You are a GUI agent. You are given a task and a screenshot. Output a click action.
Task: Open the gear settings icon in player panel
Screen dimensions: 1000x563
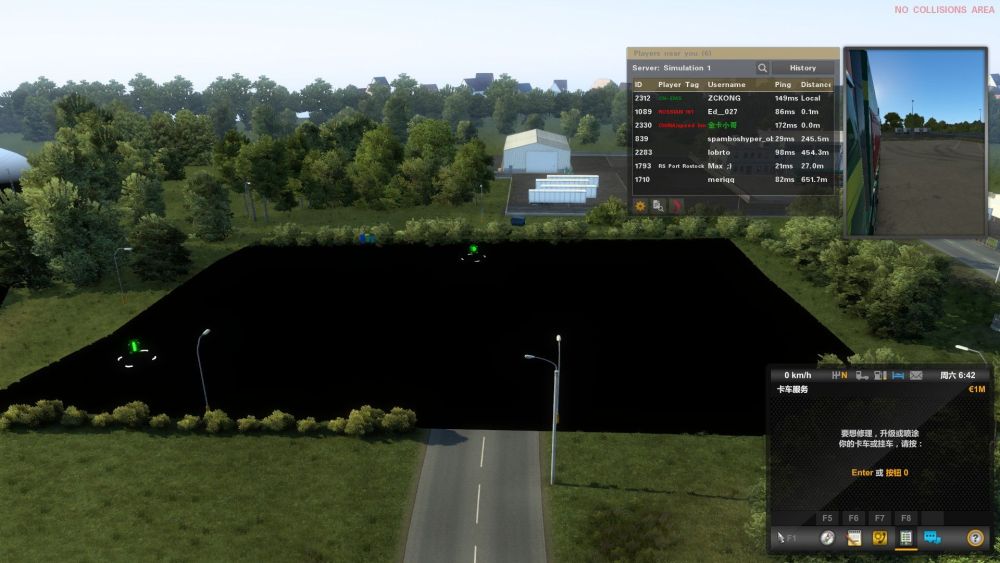tap(640, 206)
